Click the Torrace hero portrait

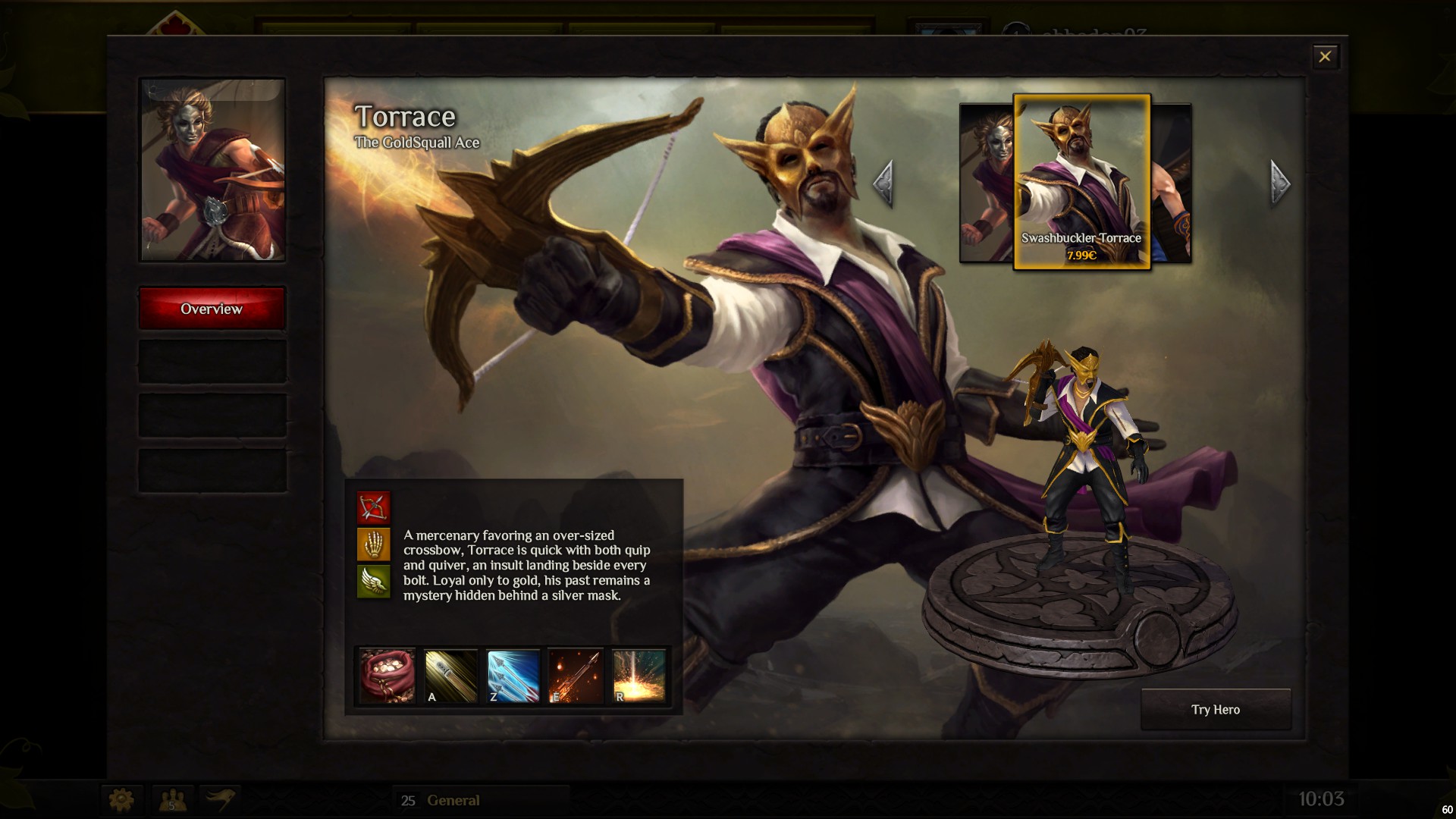tap(212, 170)
